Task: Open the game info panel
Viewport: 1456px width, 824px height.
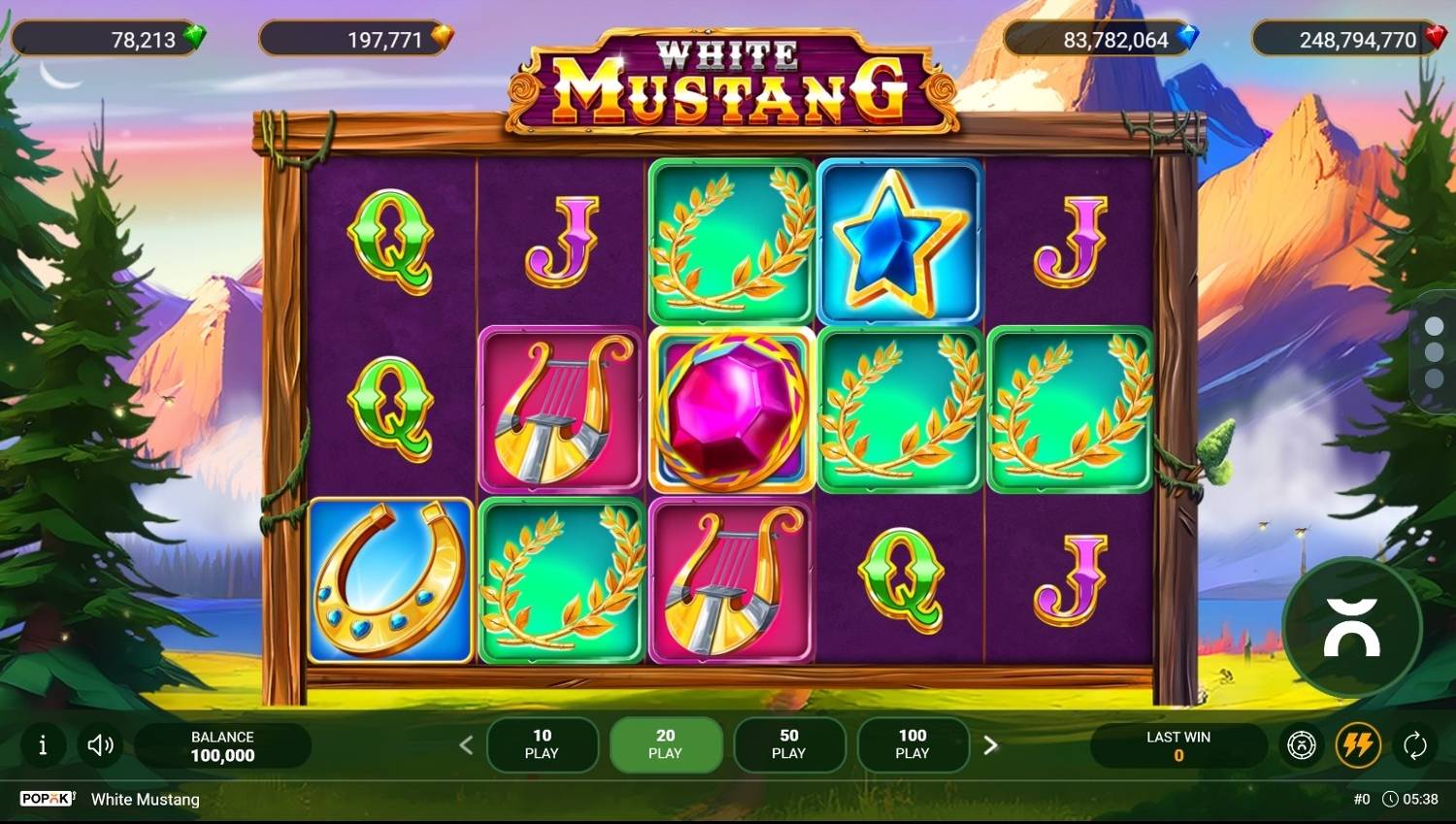Action: click(42, 745)
